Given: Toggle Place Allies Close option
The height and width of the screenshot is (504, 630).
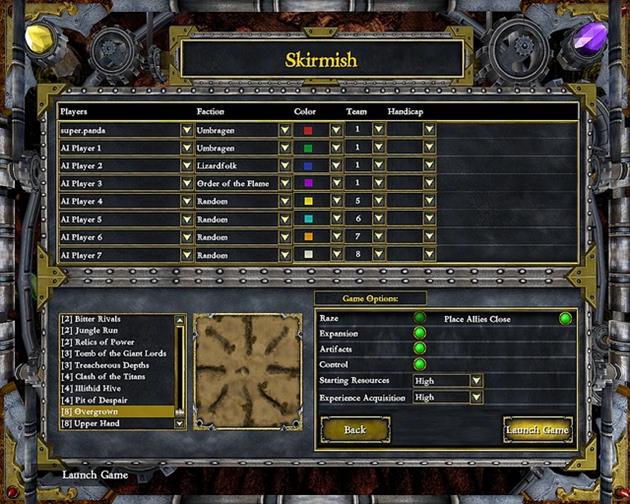Looking at the screenshot, I should click(565, 319).
